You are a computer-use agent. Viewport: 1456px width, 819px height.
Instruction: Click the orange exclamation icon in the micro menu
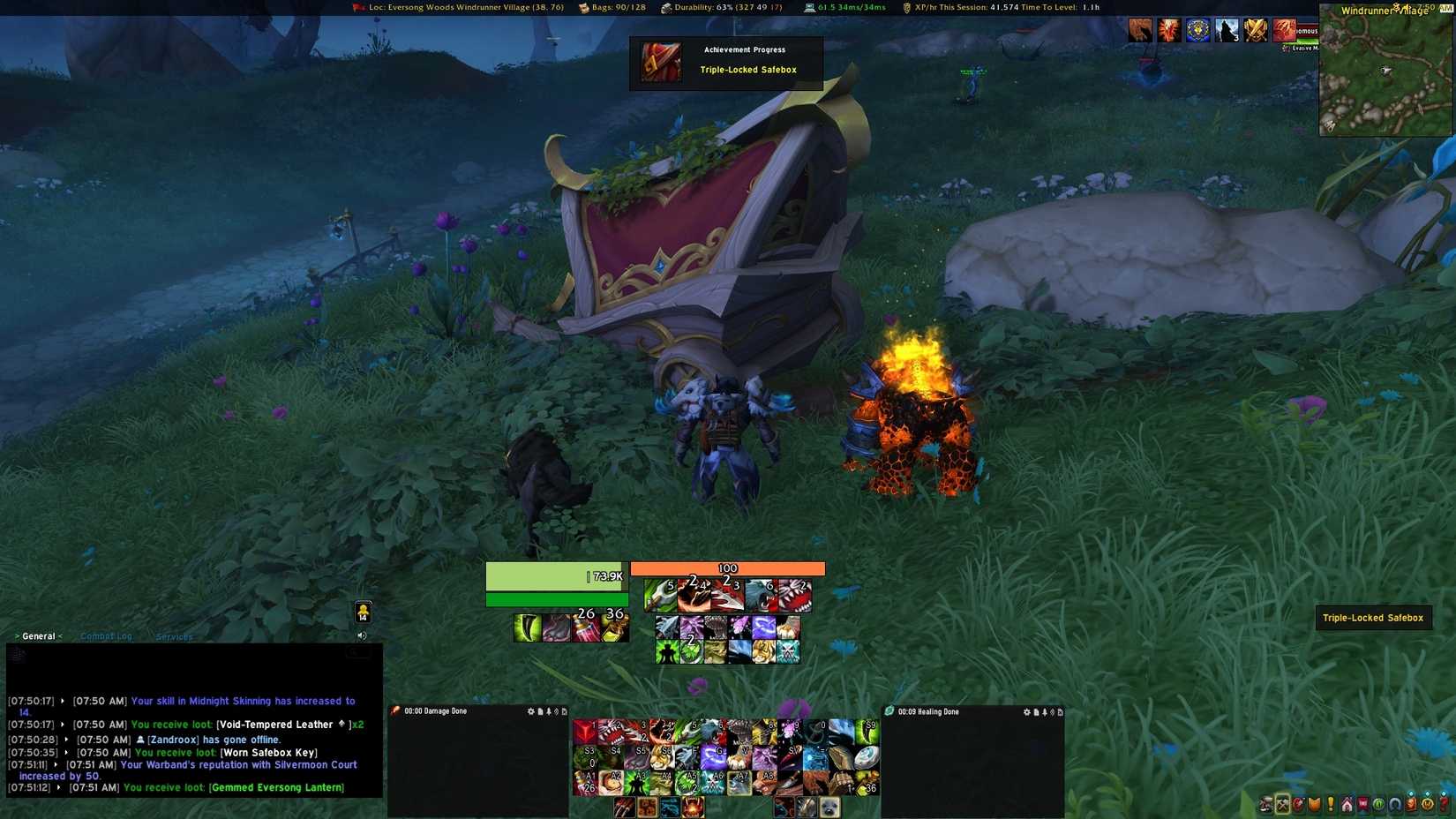pyautogui.click(x=1330, y=804)
